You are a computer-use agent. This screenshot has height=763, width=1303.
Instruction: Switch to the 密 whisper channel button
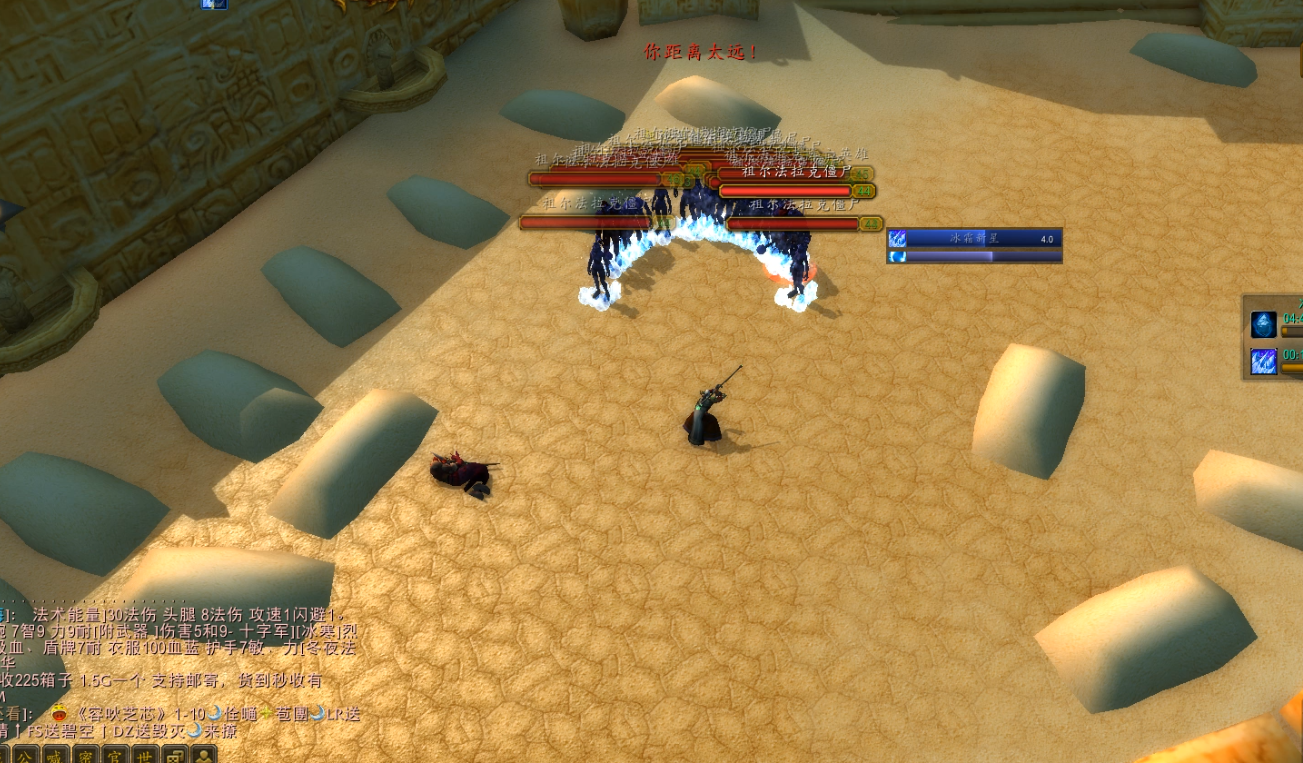pos(85,754)
